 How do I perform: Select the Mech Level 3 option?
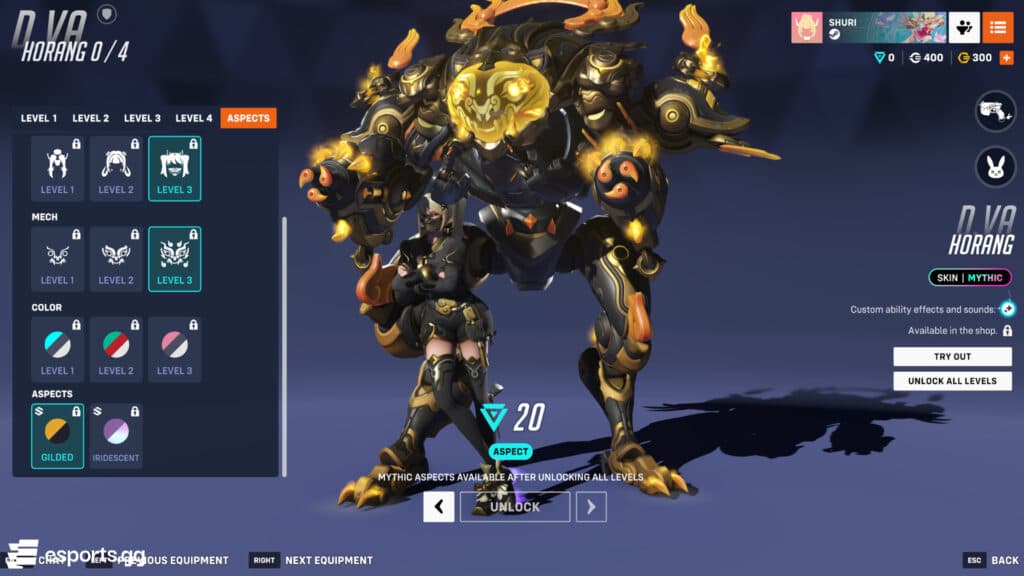174,259
